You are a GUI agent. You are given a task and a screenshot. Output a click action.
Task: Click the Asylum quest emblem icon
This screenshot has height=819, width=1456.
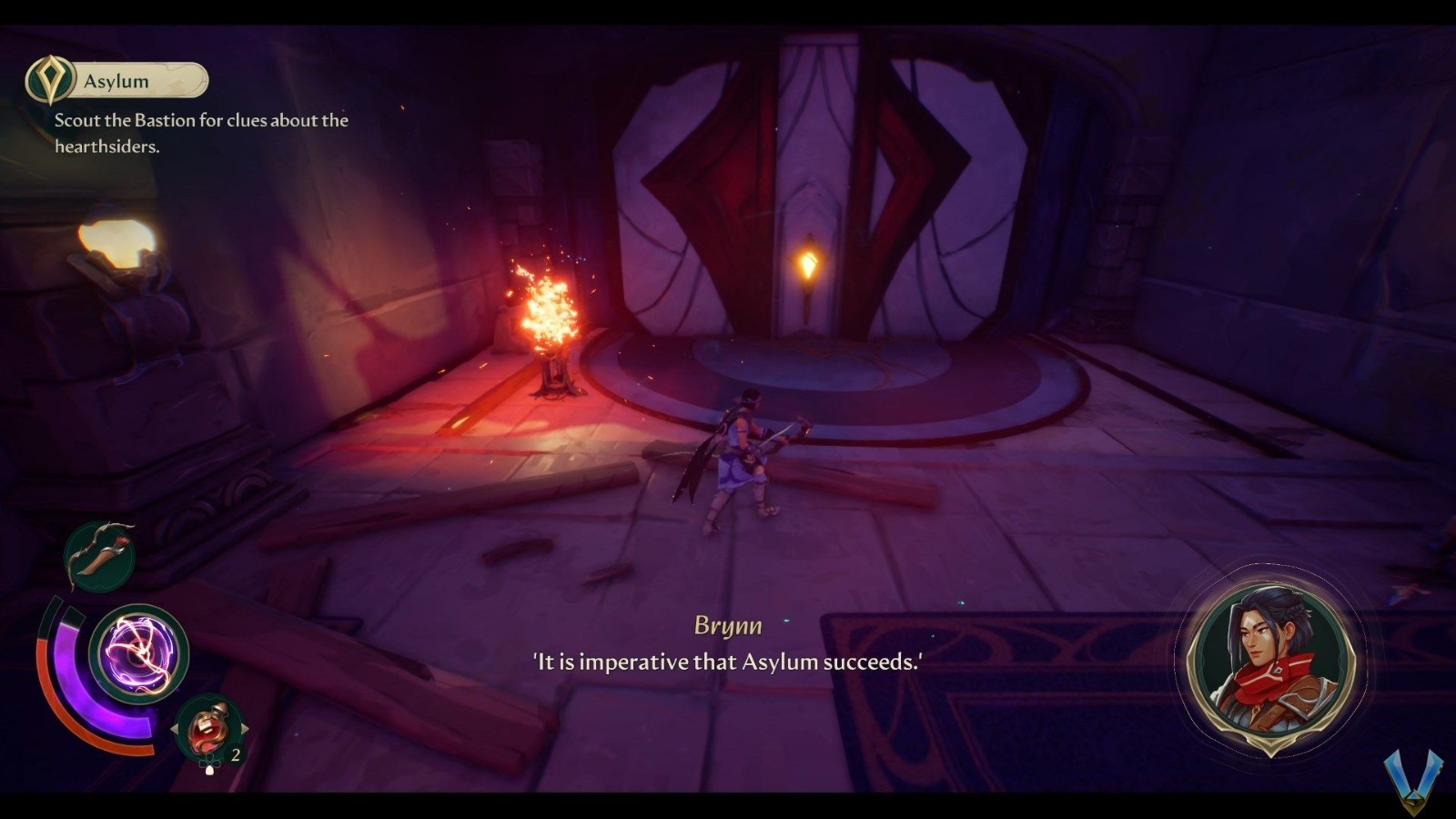[x=52, y=80]
